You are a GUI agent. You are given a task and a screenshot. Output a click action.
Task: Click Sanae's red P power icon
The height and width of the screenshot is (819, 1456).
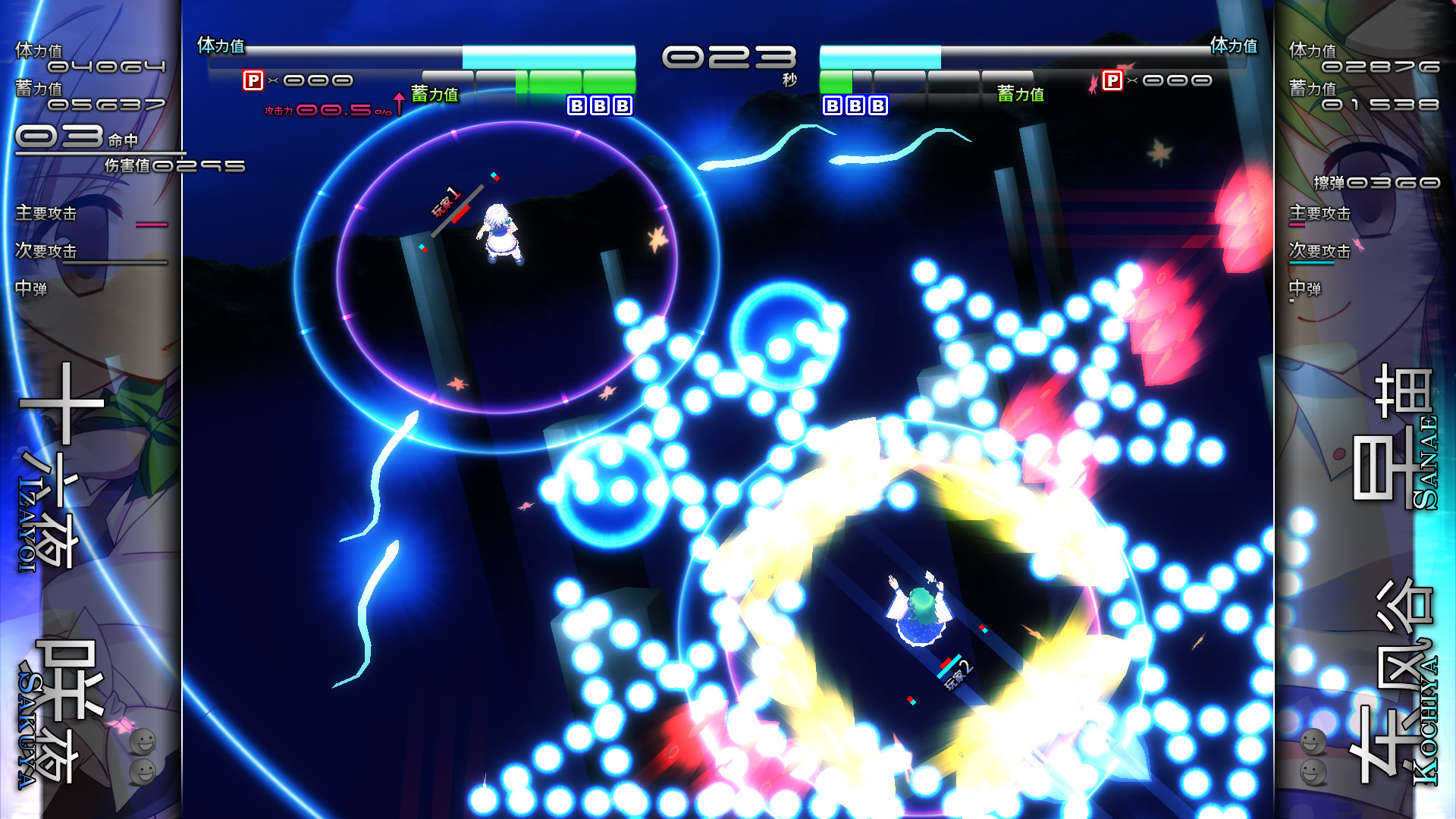1112,80
